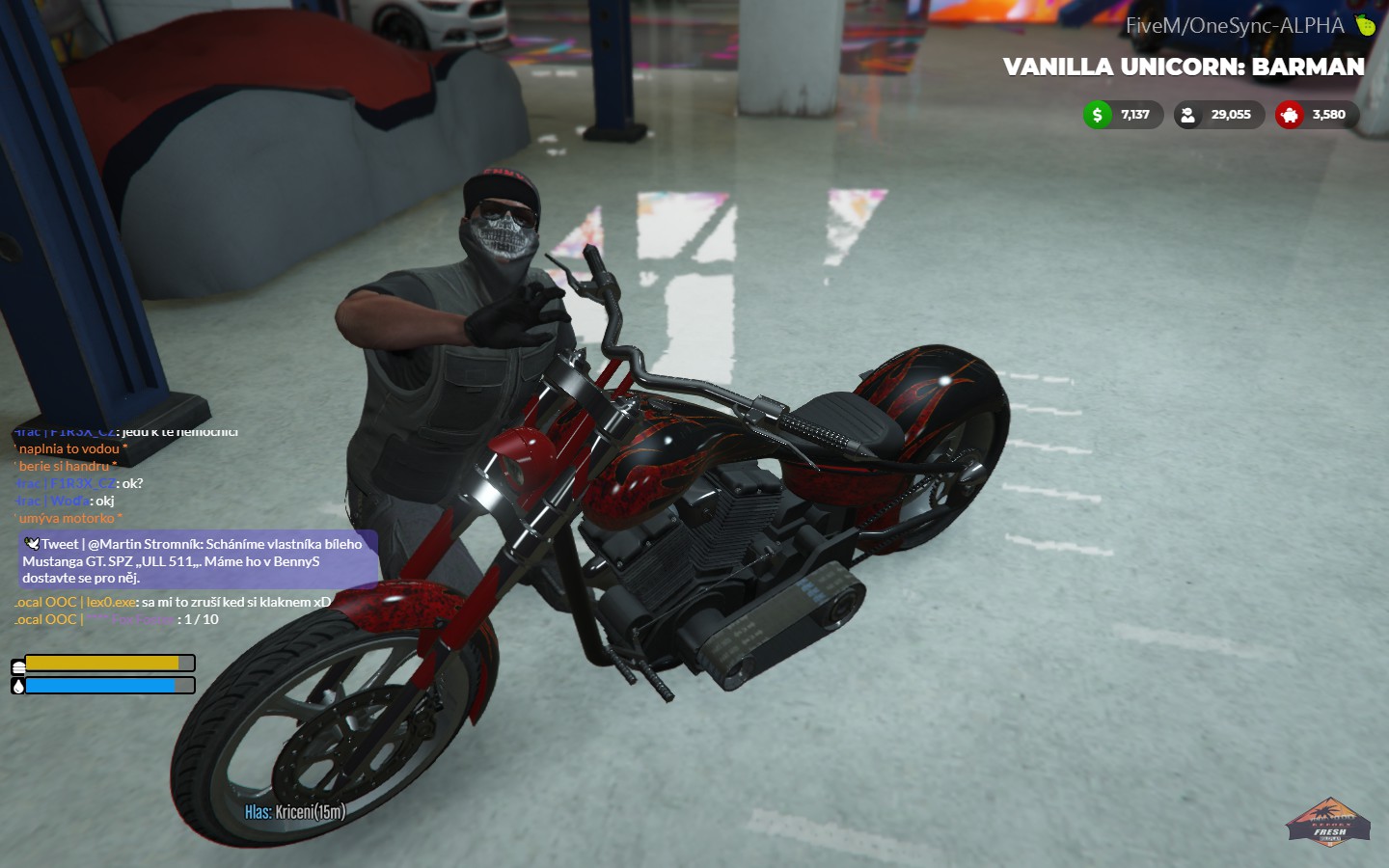The width and height of the screenshot is (1389, 868).
Task: Toggle the Hlas: Kriceni(15m) voice range indicator
Action: [295, 811]
